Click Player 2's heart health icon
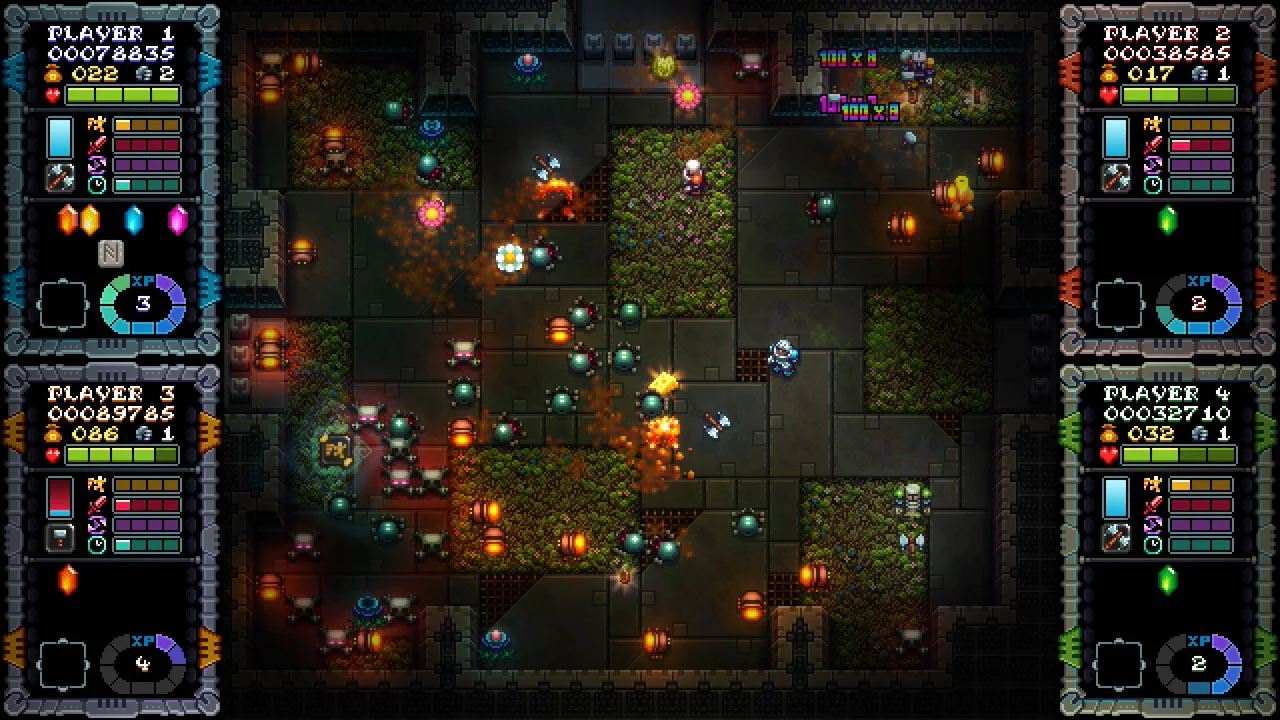The image size is (1280, 720). (x=1108, y=92)
